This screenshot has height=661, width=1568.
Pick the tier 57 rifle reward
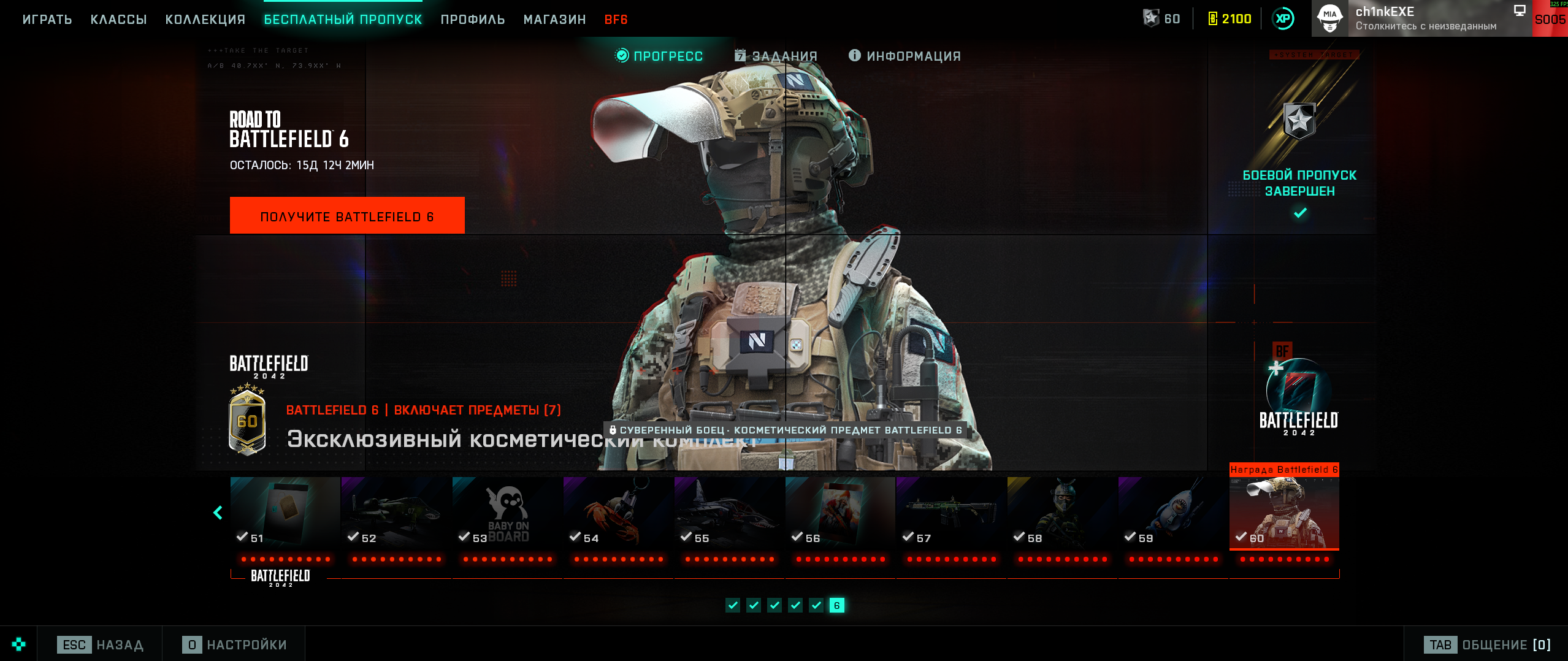[x=951, y=512]
